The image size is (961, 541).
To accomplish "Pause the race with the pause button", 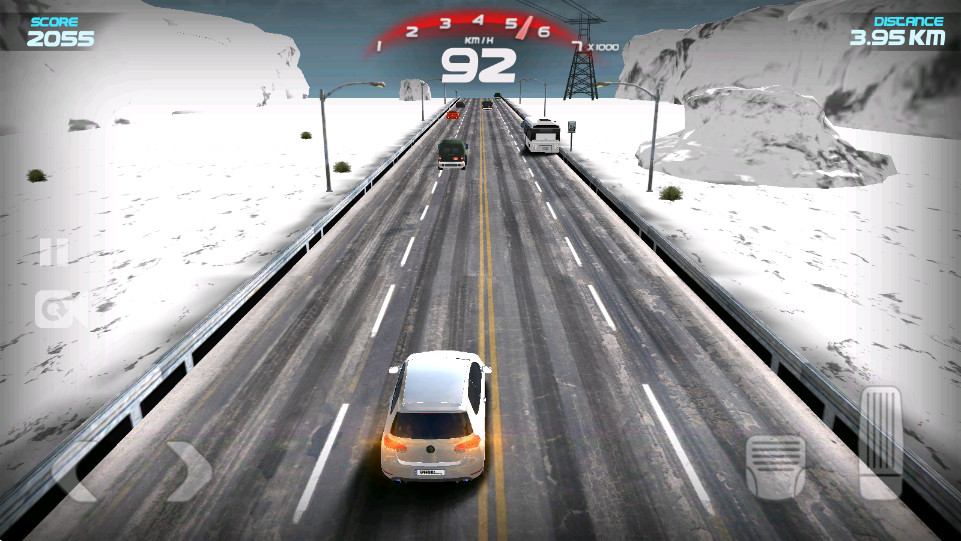I will pos(53,252).
